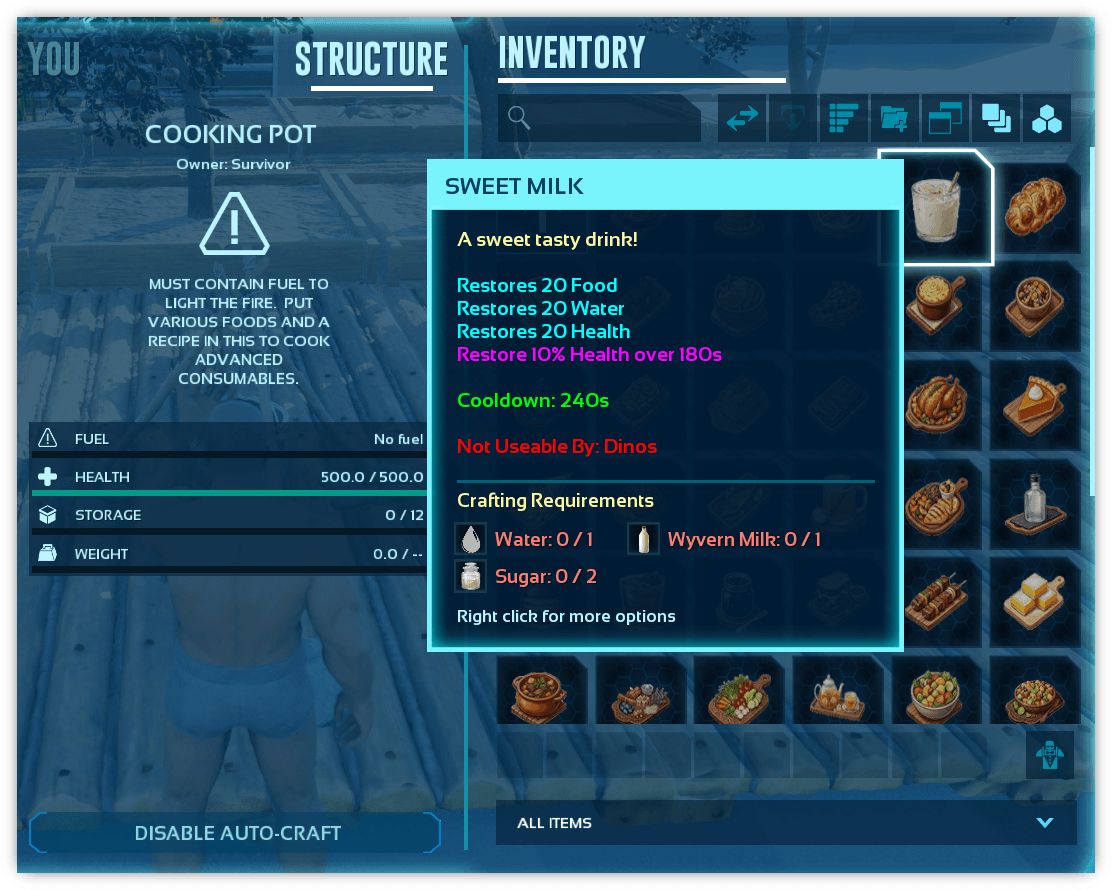Click the stacked squares toolbar icon
The width and height of the screenshot is (1112, 890).
point(996,119)
